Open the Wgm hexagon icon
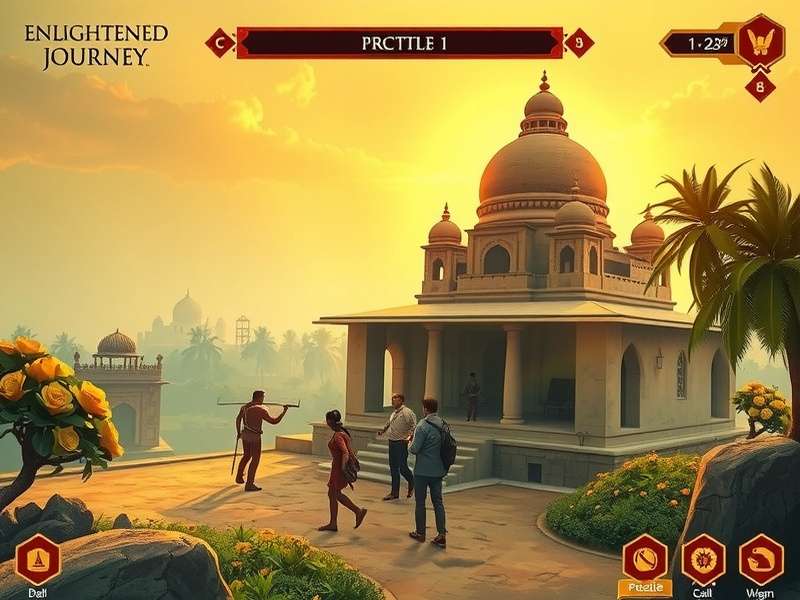 761,559
